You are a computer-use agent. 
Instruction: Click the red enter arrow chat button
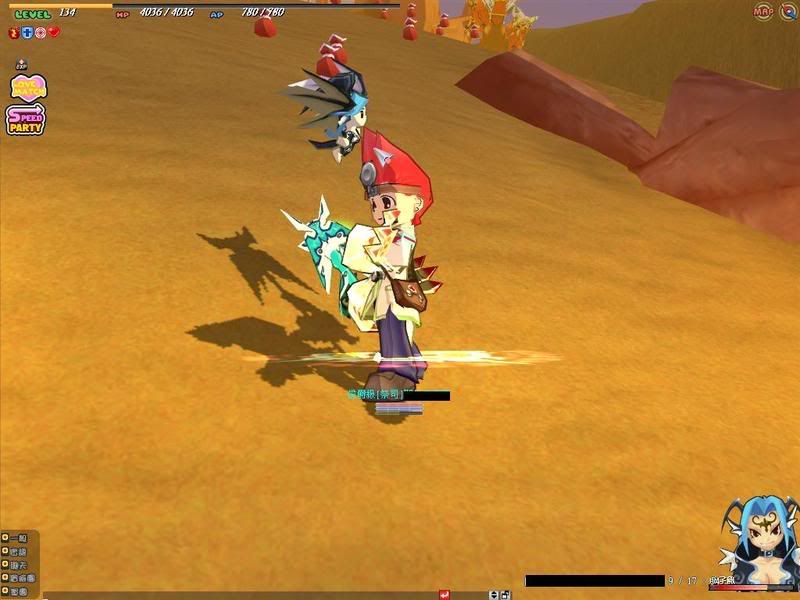click(x=444, y=595)
